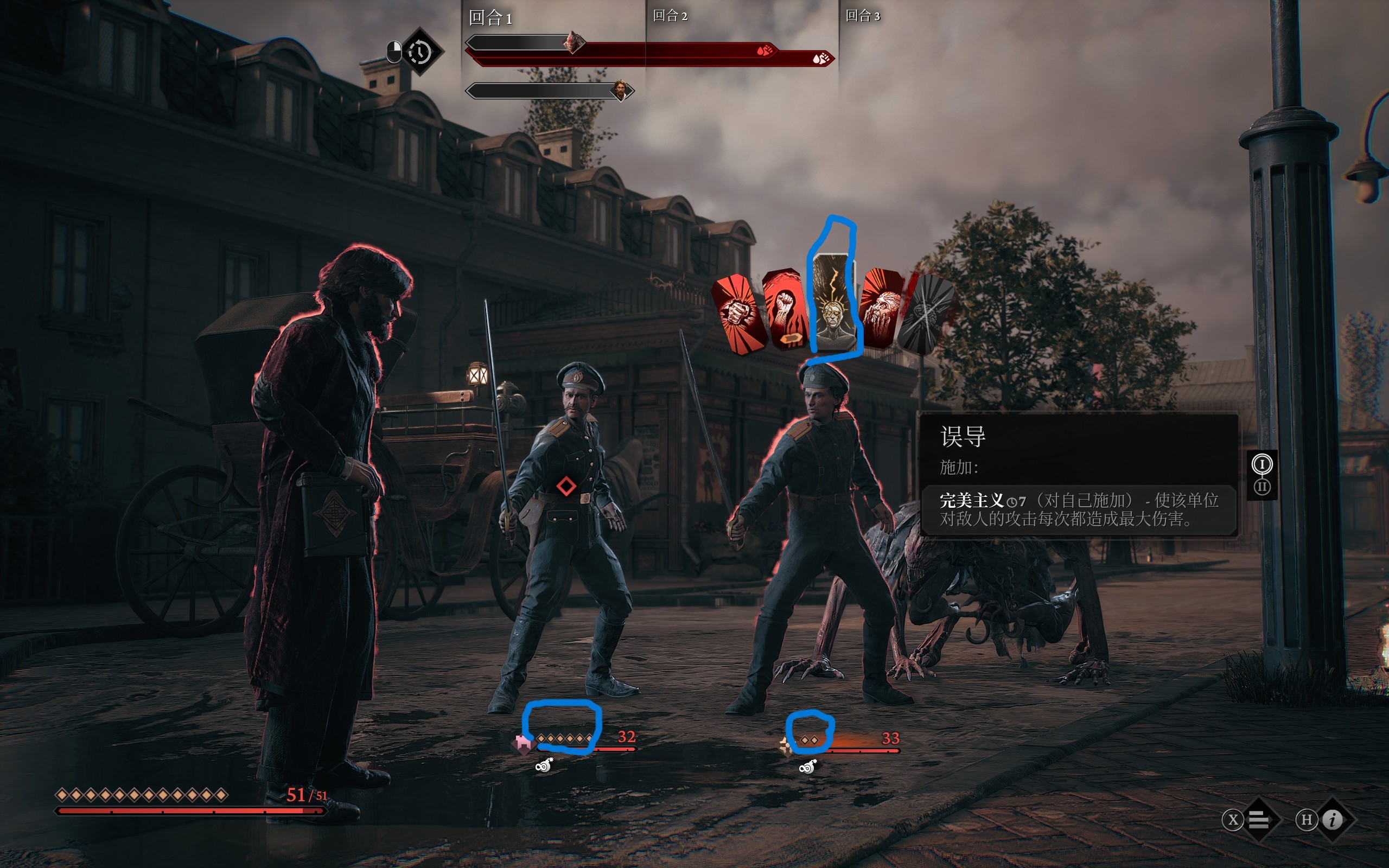The image size is (1389, 868).
Task: Open the clock timeline diamond icon
Action: [x=420, y=52]
